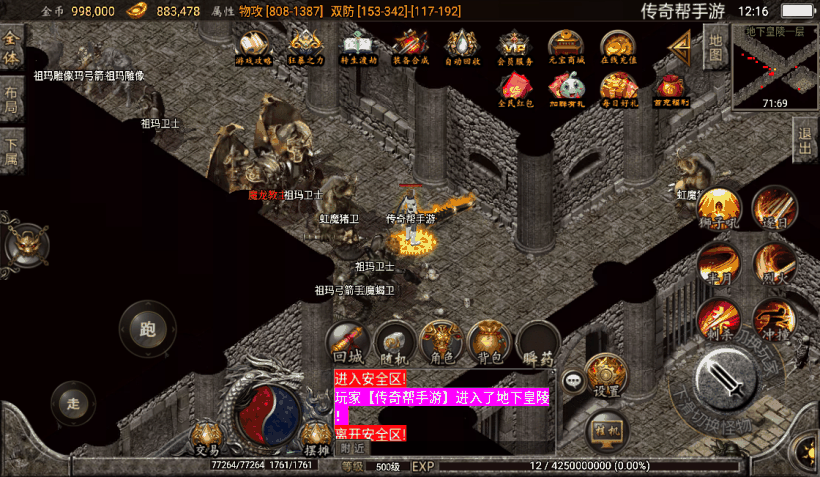Use the 冲撞 charge skill
This screenshot has width=820, height=477.
coord(774,320)
